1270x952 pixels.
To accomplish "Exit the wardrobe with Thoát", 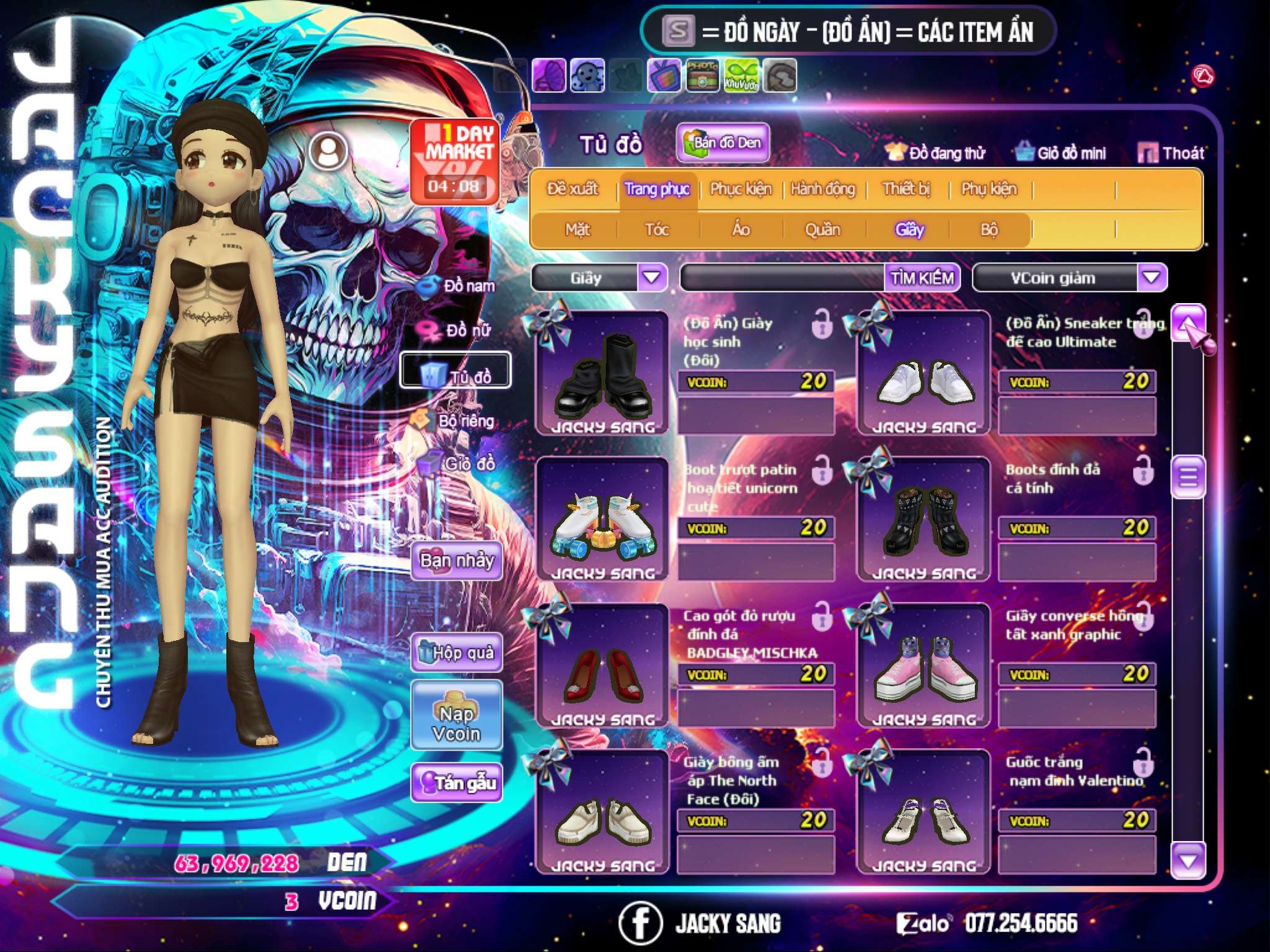I will tap(1171, 153).
